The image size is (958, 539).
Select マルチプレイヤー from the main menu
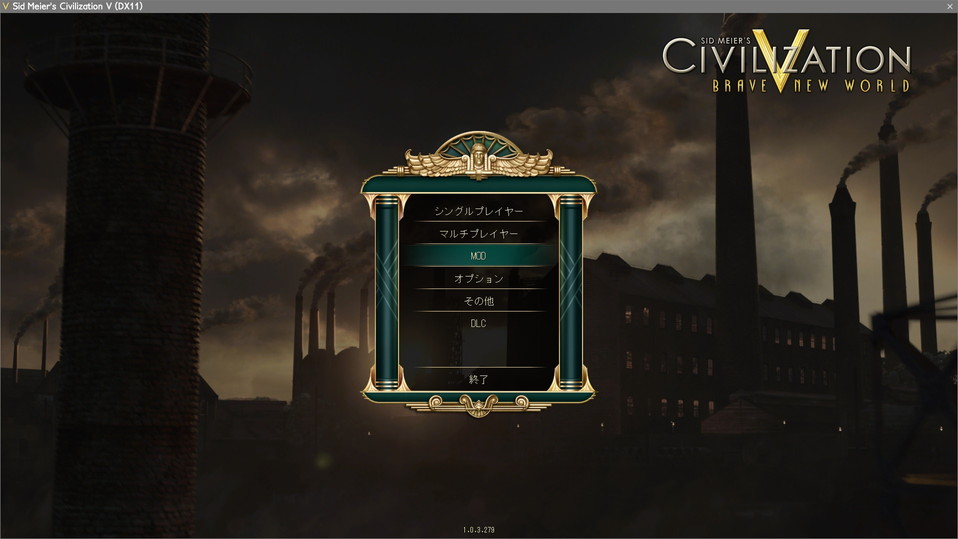tap(478, 234)
